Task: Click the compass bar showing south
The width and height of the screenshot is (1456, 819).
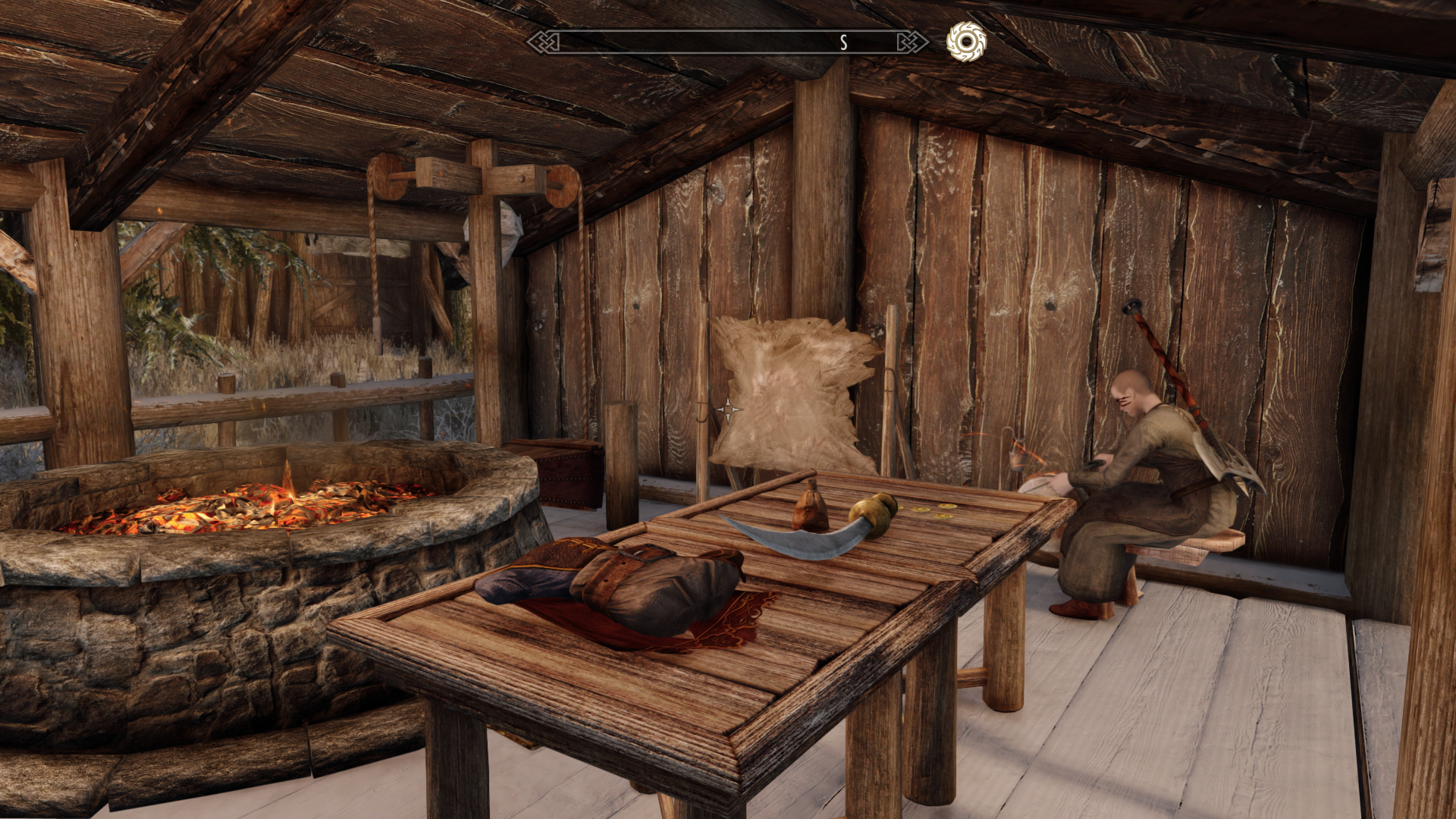Action: pos(727,42)
